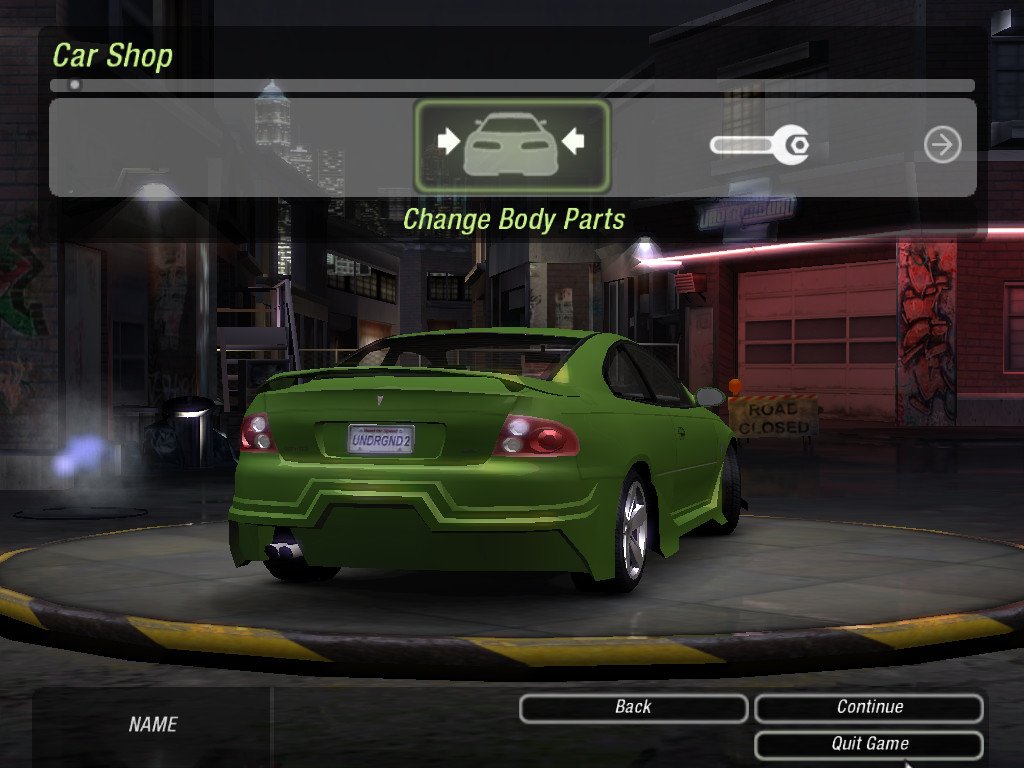The height and width of the screenshot is (768, 1024).
Task: Select the Change Body Parts car icon
Action: coord(511,146)
